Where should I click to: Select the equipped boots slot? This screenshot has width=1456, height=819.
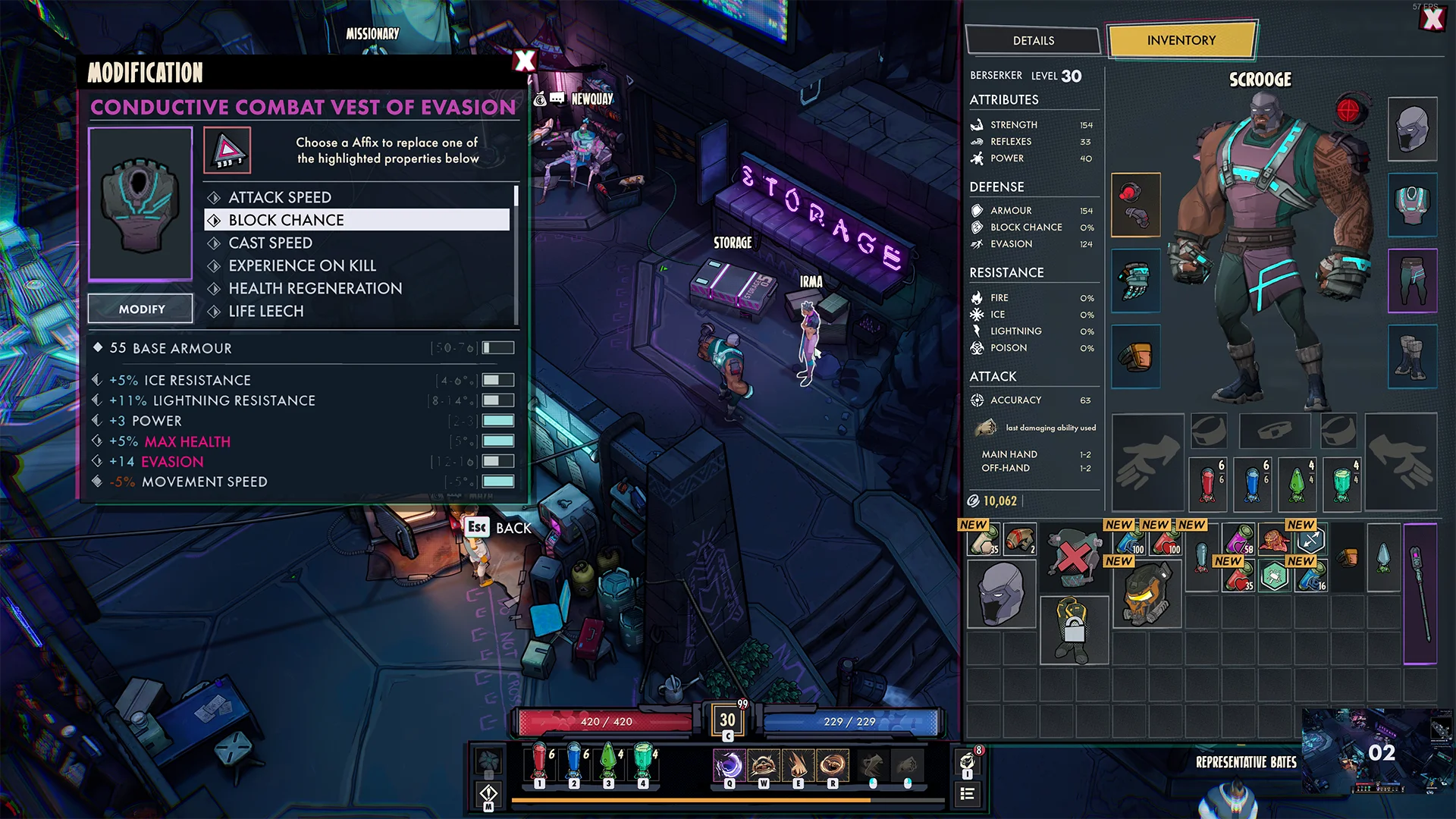pyautogui.click(x=1412, y=356)
